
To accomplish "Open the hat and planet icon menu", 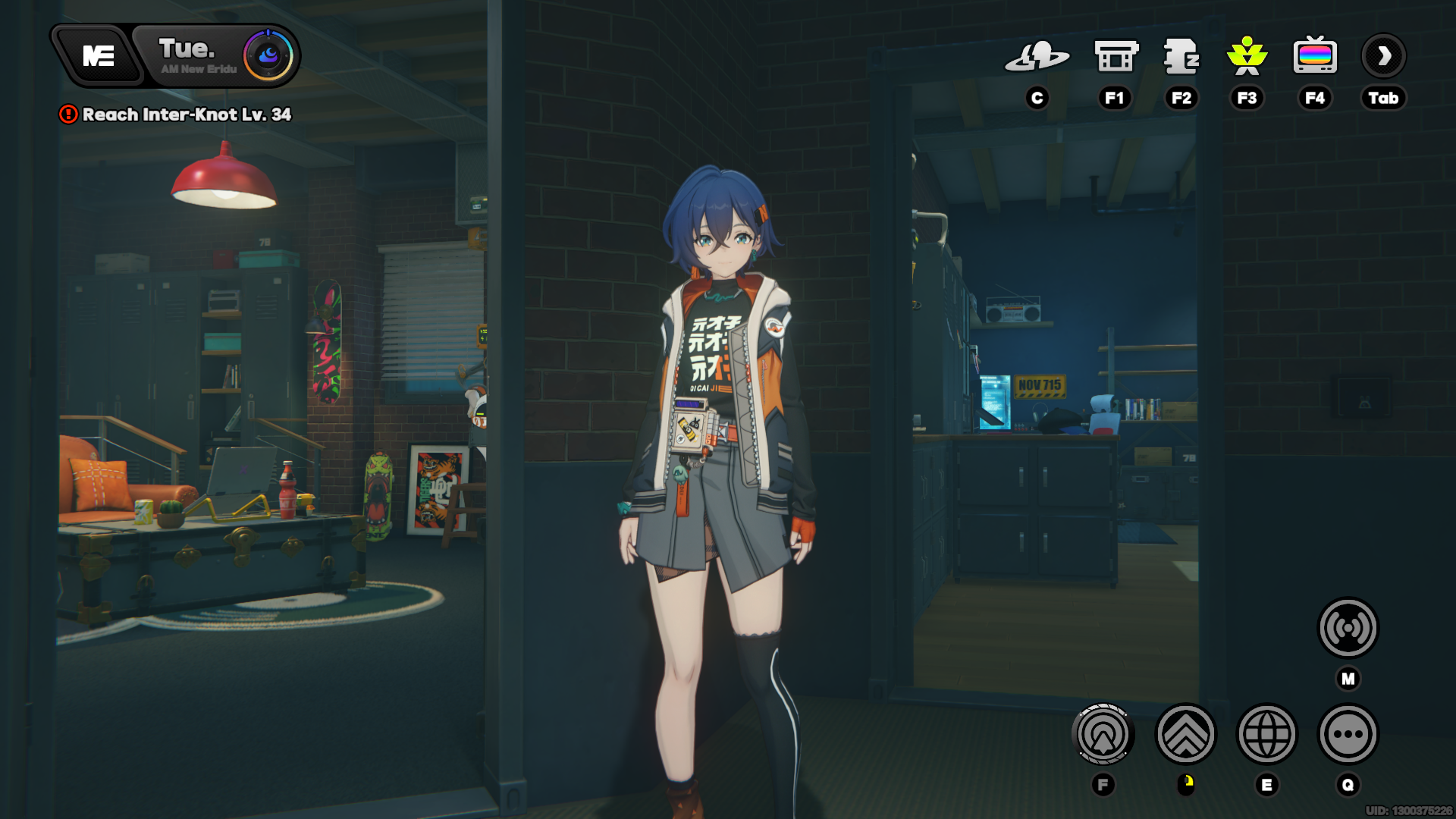I will click(1037, 57).
